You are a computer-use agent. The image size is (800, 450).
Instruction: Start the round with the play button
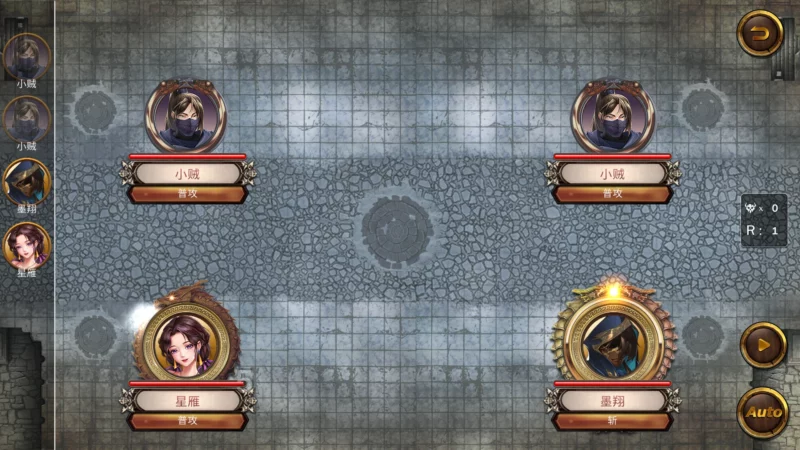click(762, 346)
